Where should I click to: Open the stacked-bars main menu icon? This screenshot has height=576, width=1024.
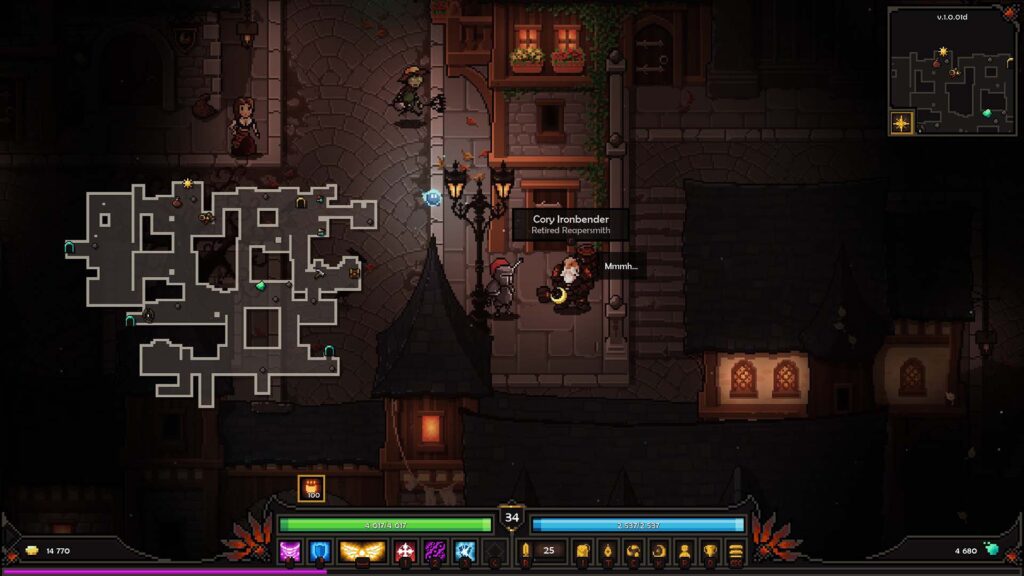[x=736, y=550]
